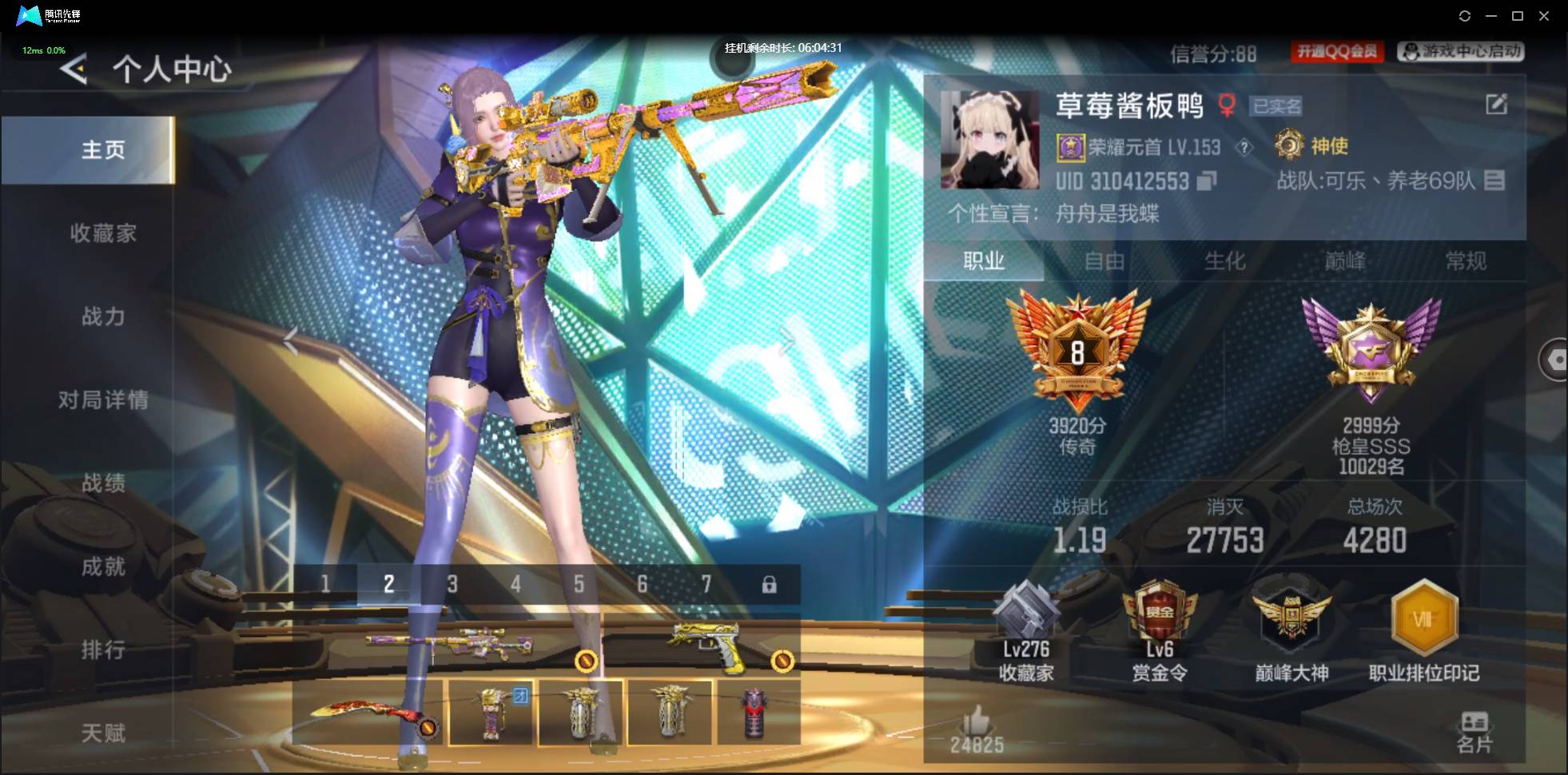Open 对局详情 from the left sidebar
Image resolution: width=1568 pixels, height=775 pixels.
(103, 400)
